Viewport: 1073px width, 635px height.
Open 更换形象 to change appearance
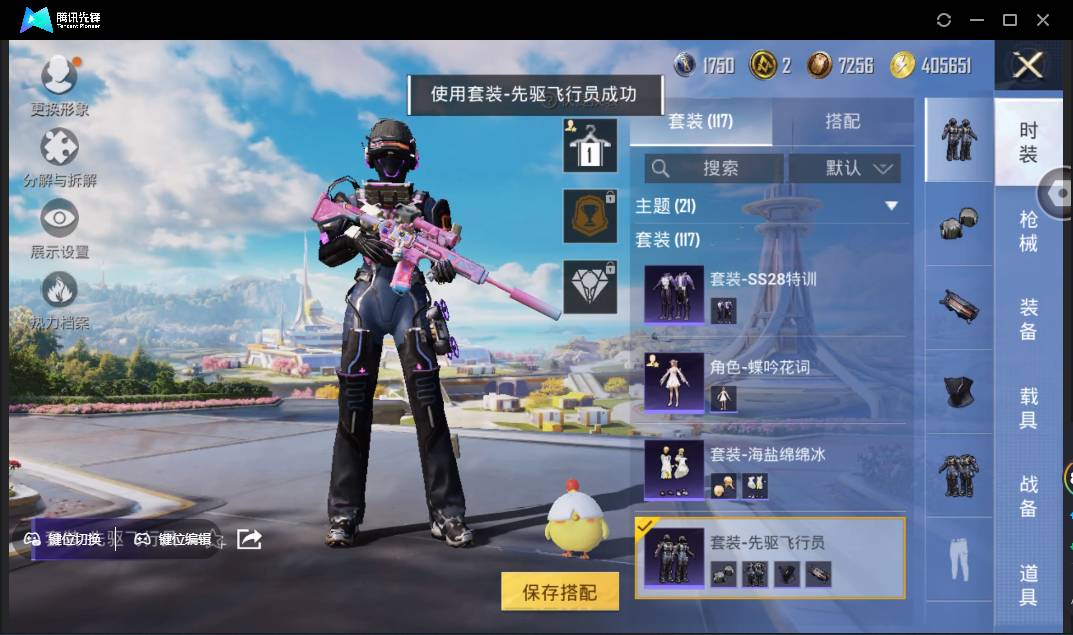pos(59,85)
